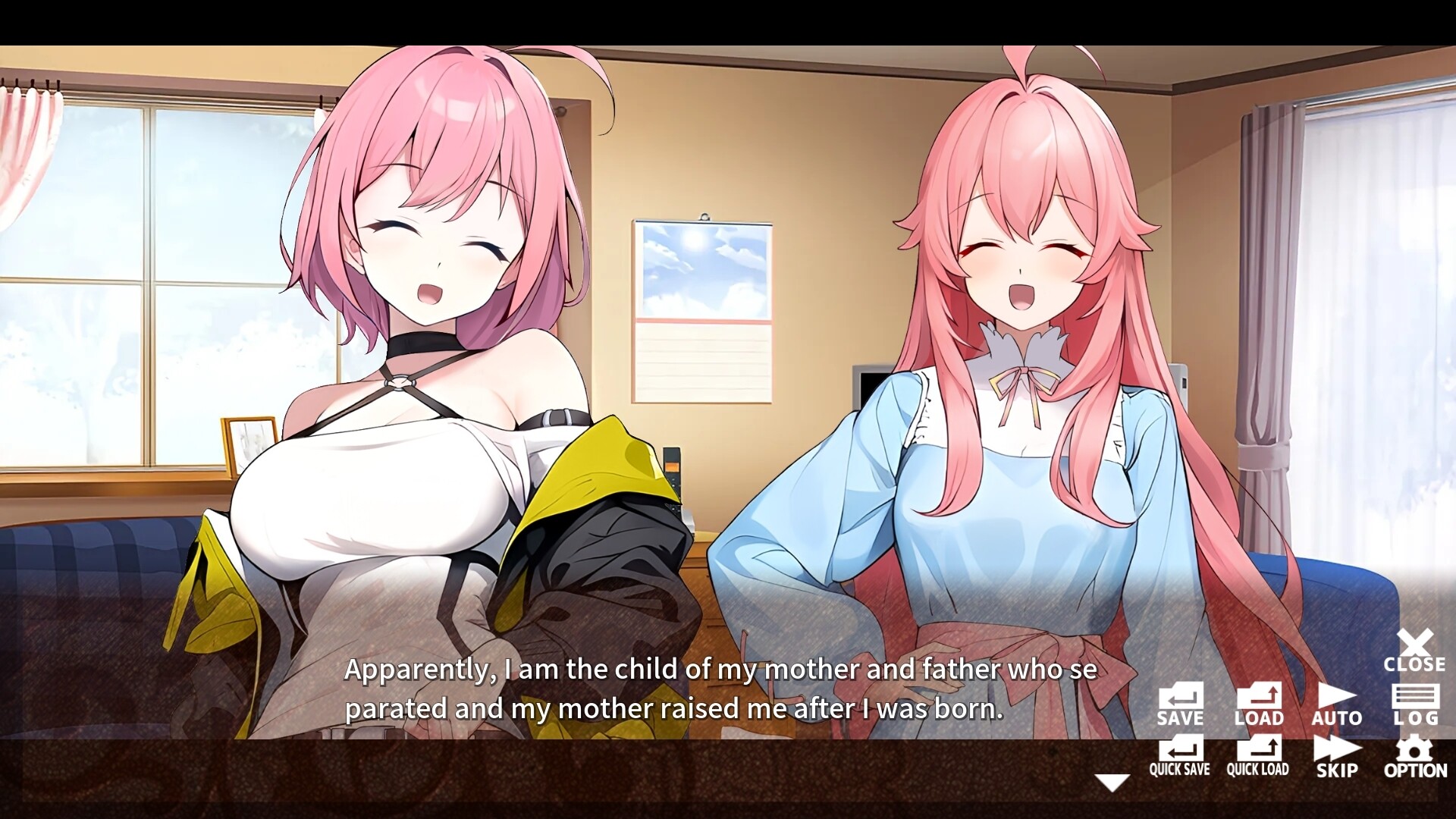The image size is (1456, 819).
Task: Activate SKIP fast-forward mode
Action: (x=1337, y=755)
